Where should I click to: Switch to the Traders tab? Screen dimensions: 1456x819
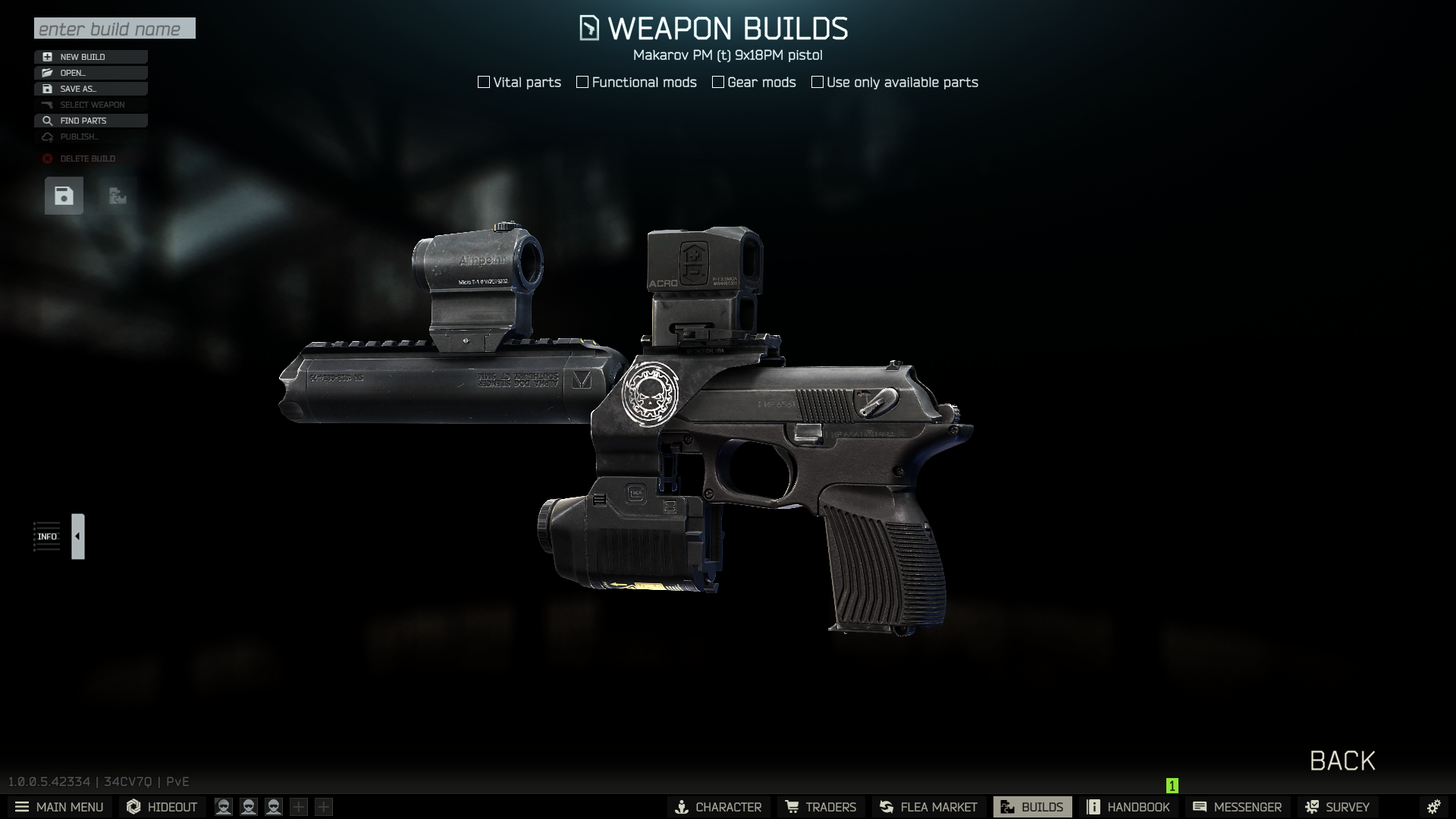(821, 807)
